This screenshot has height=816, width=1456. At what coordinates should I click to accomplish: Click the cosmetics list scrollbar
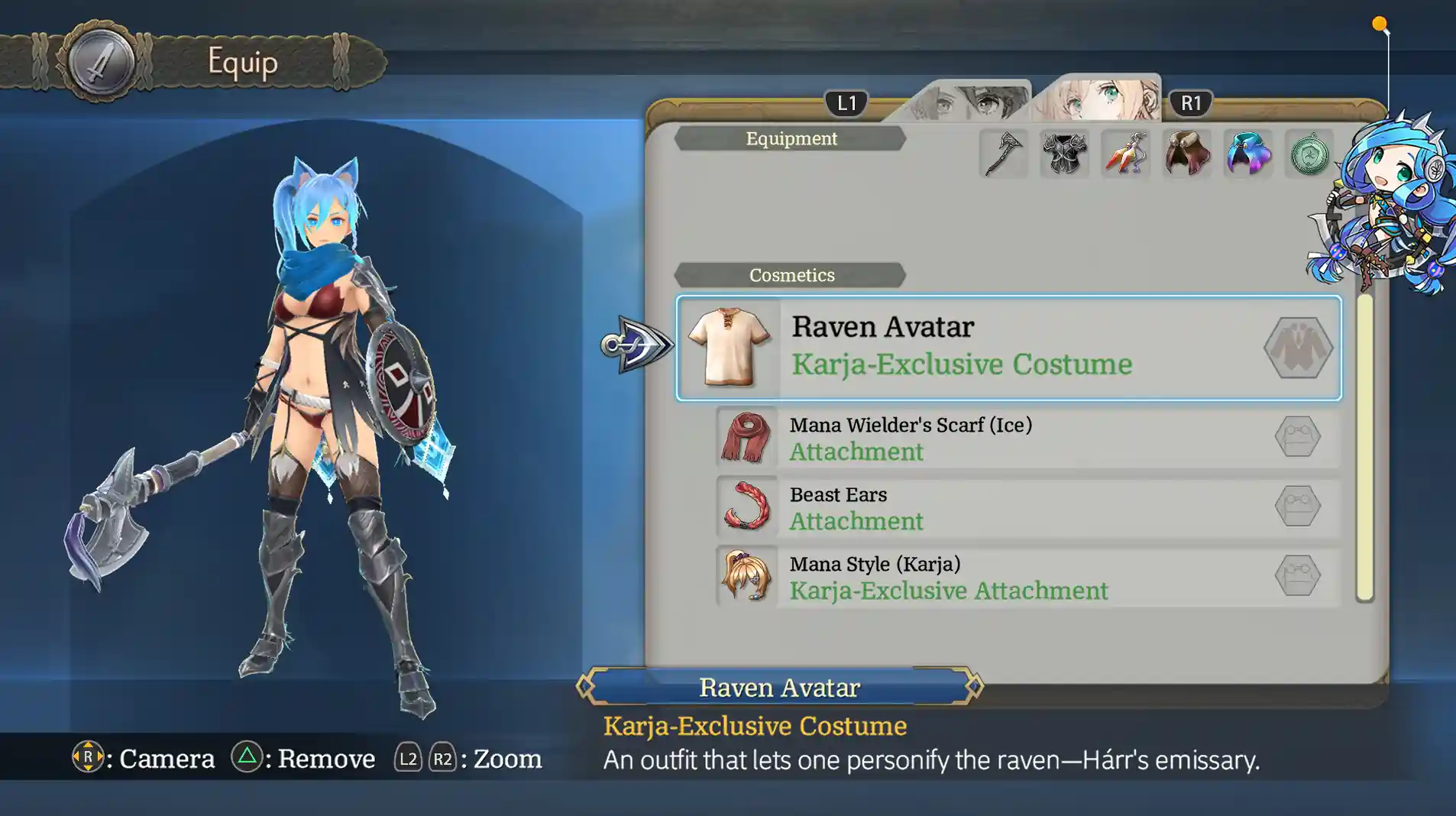(x=1364, y=447)
